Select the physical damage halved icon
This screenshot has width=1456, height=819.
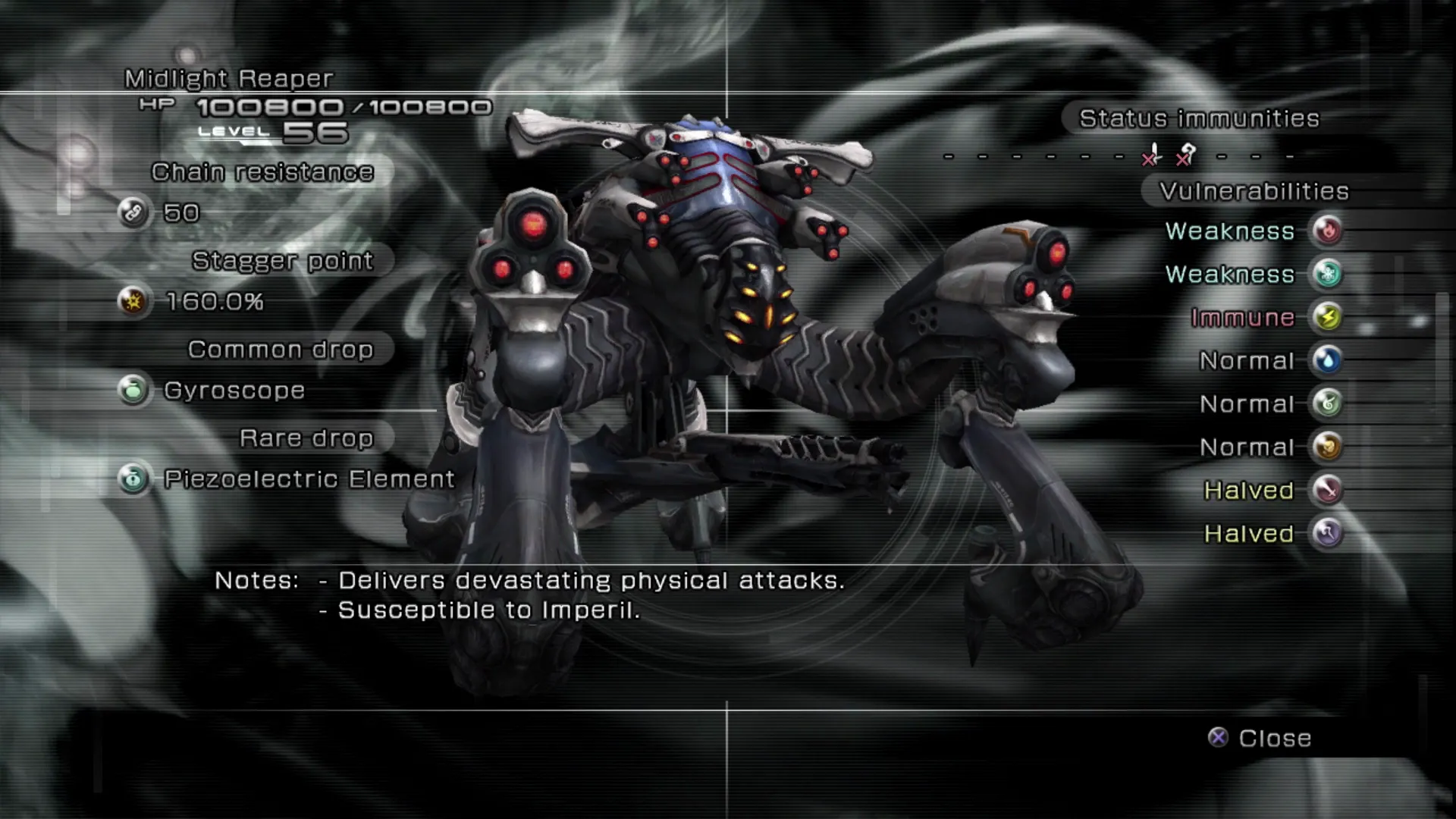point(1327,490)
